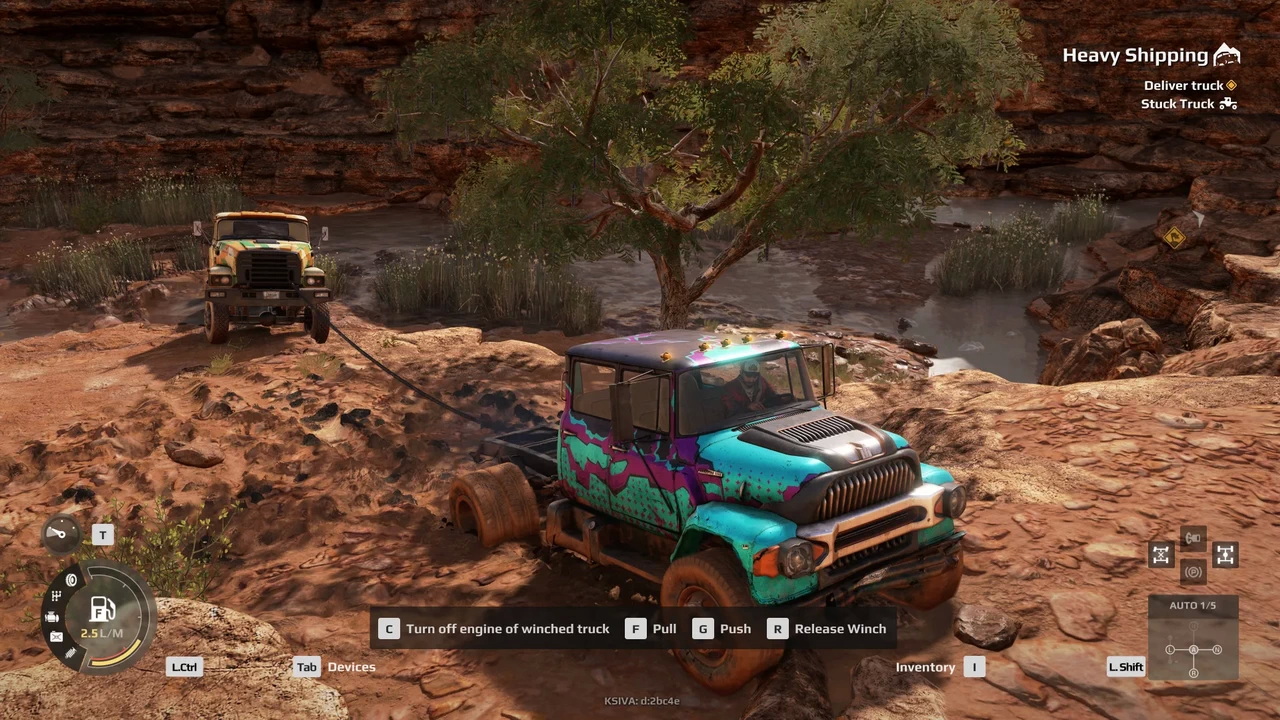Viewport: 1280px width, 720px height.
Task: Click the suspension damage status icon
Action: [x=70, y=653]
